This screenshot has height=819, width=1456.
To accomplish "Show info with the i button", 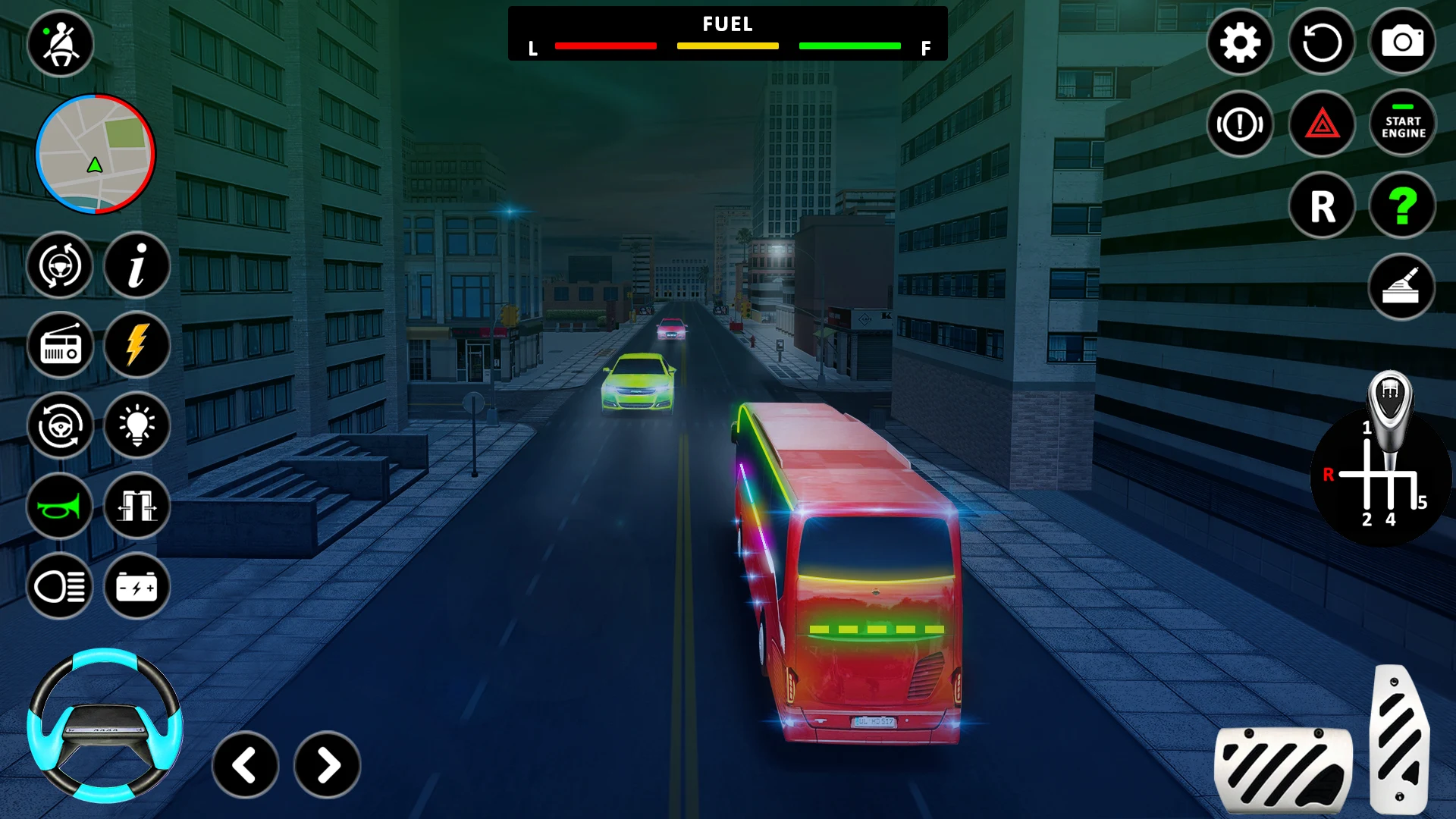I will 136,266.
